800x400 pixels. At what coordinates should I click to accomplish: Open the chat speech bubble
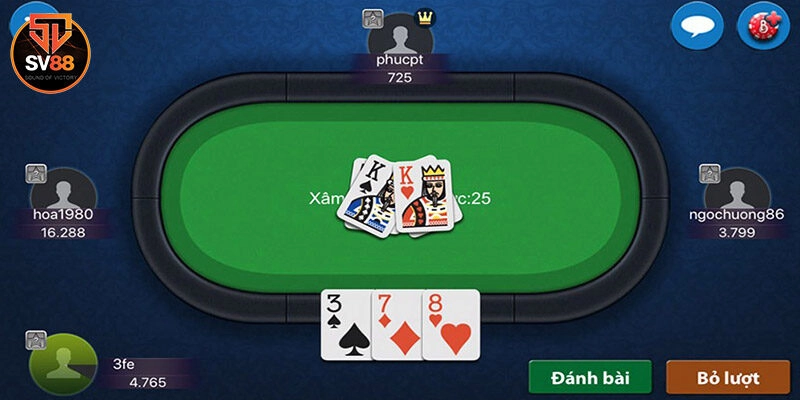[x=696, y=27]
